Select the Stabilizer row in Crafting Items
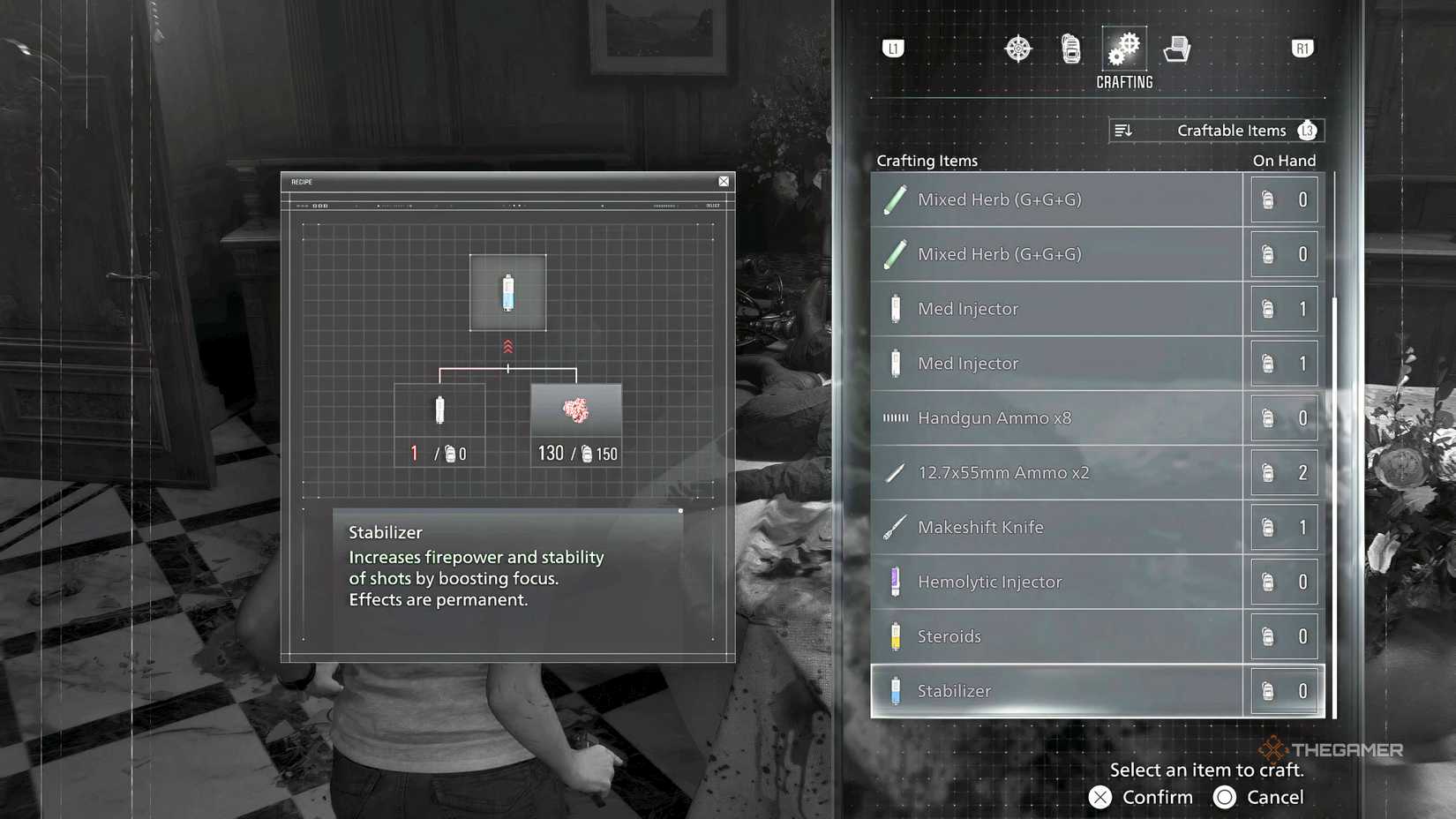The image size is (1456, 819). 1059,691
